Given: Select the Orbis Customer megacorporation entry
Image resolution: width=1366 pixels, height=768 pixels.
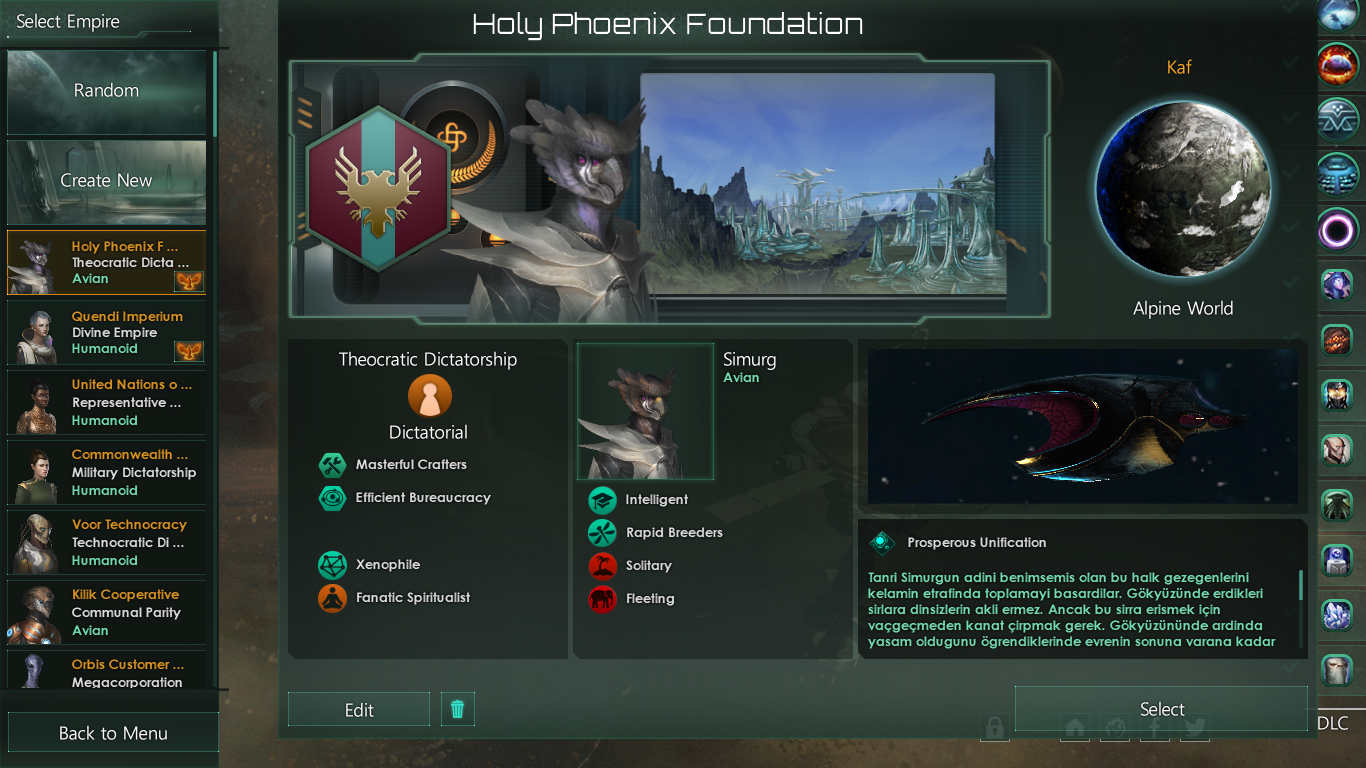Looking at the screenshot, I should (106, 672).
